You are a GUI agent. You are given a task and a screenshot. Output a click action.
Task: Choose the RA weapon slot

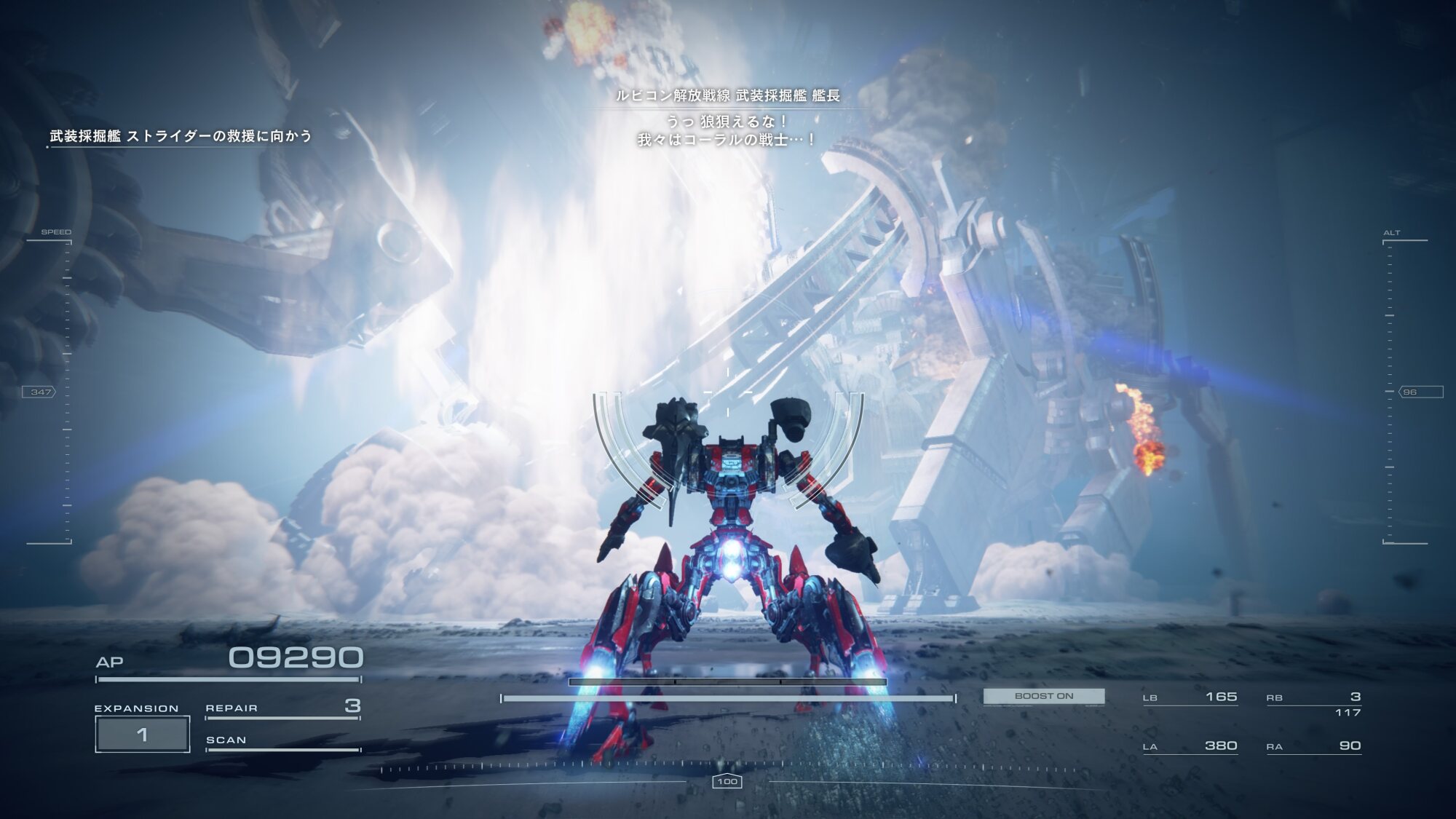click(1313, 746)
